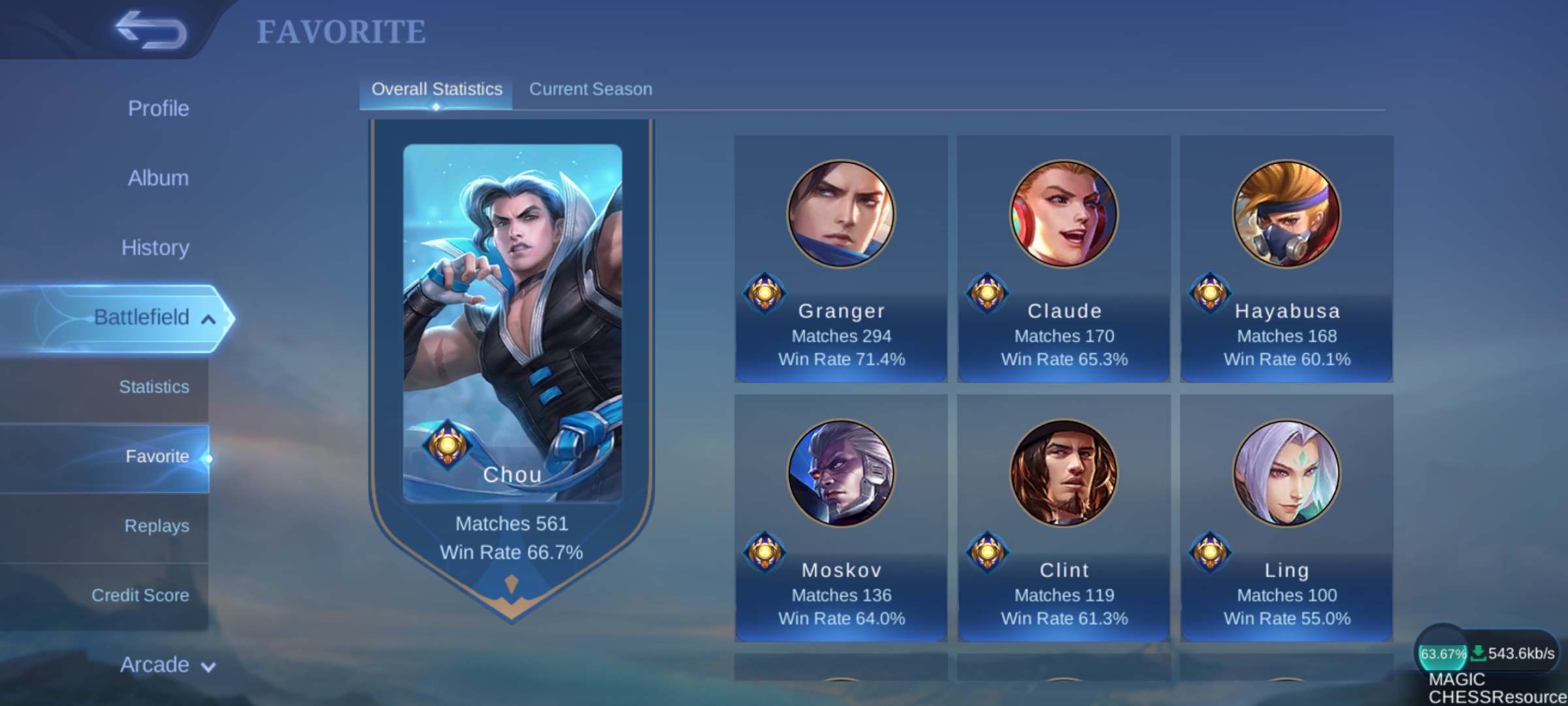This screenshot has height=706, width=1568.
Task: Open the Ling hero card
Action: pyautogui.click(x=1286, y=518)
